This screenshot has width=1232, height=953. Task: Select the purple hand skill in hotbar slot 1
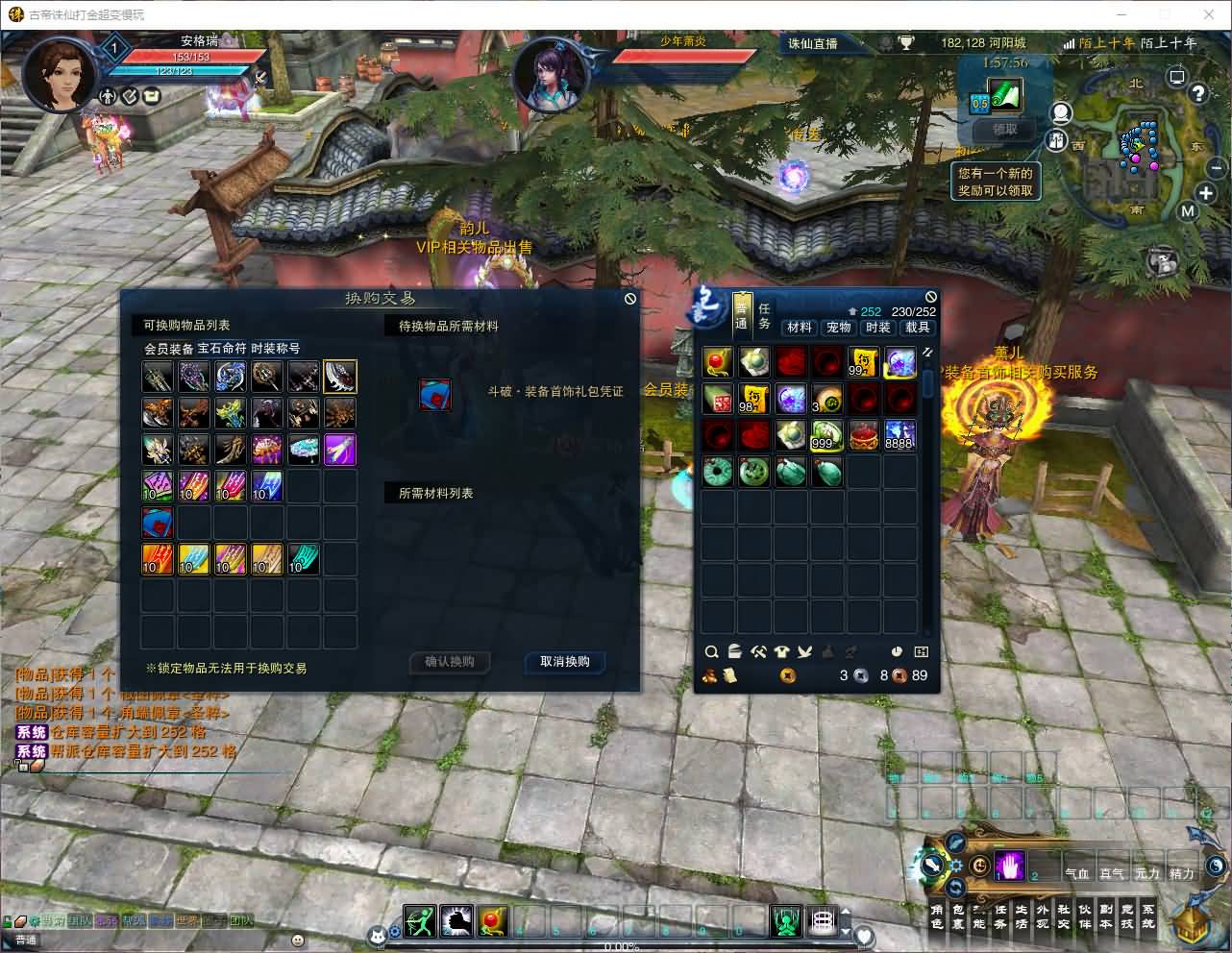(x=1009, y=865)
